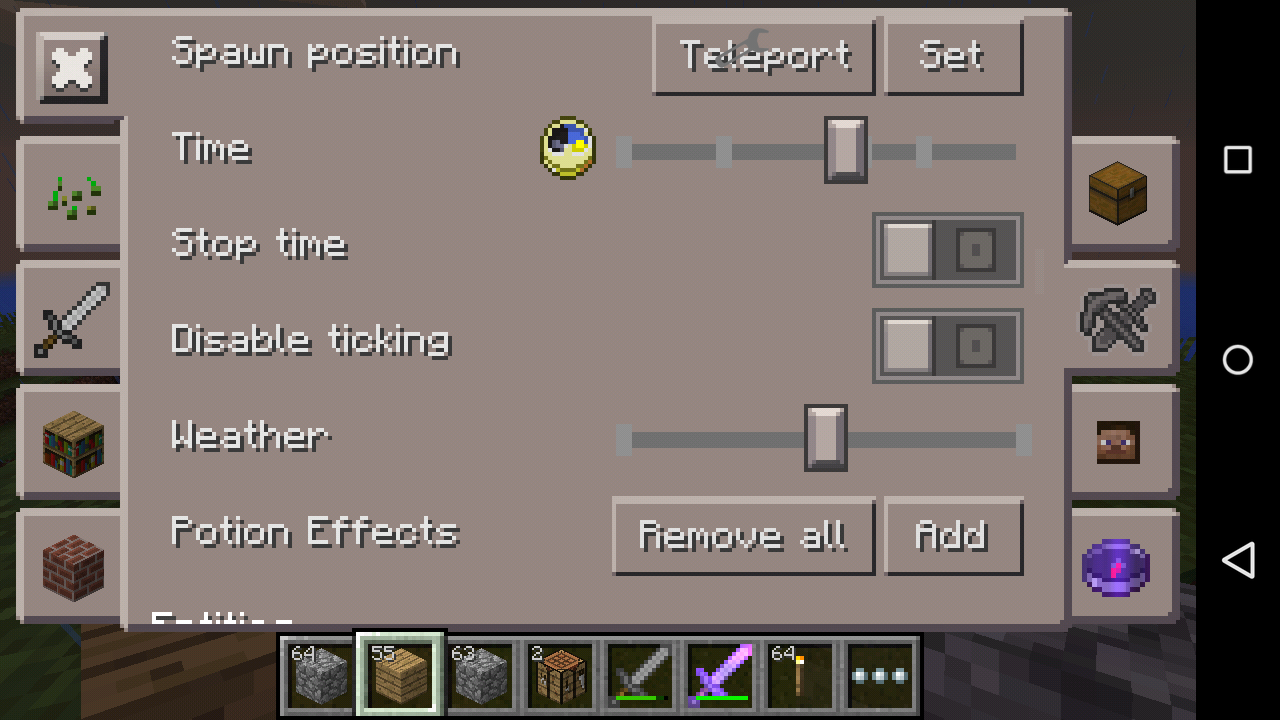Viewport: 1280px width, 720px height.
Task: Select the cobblestone stack in the hotbar
Action: click(320, 673)
